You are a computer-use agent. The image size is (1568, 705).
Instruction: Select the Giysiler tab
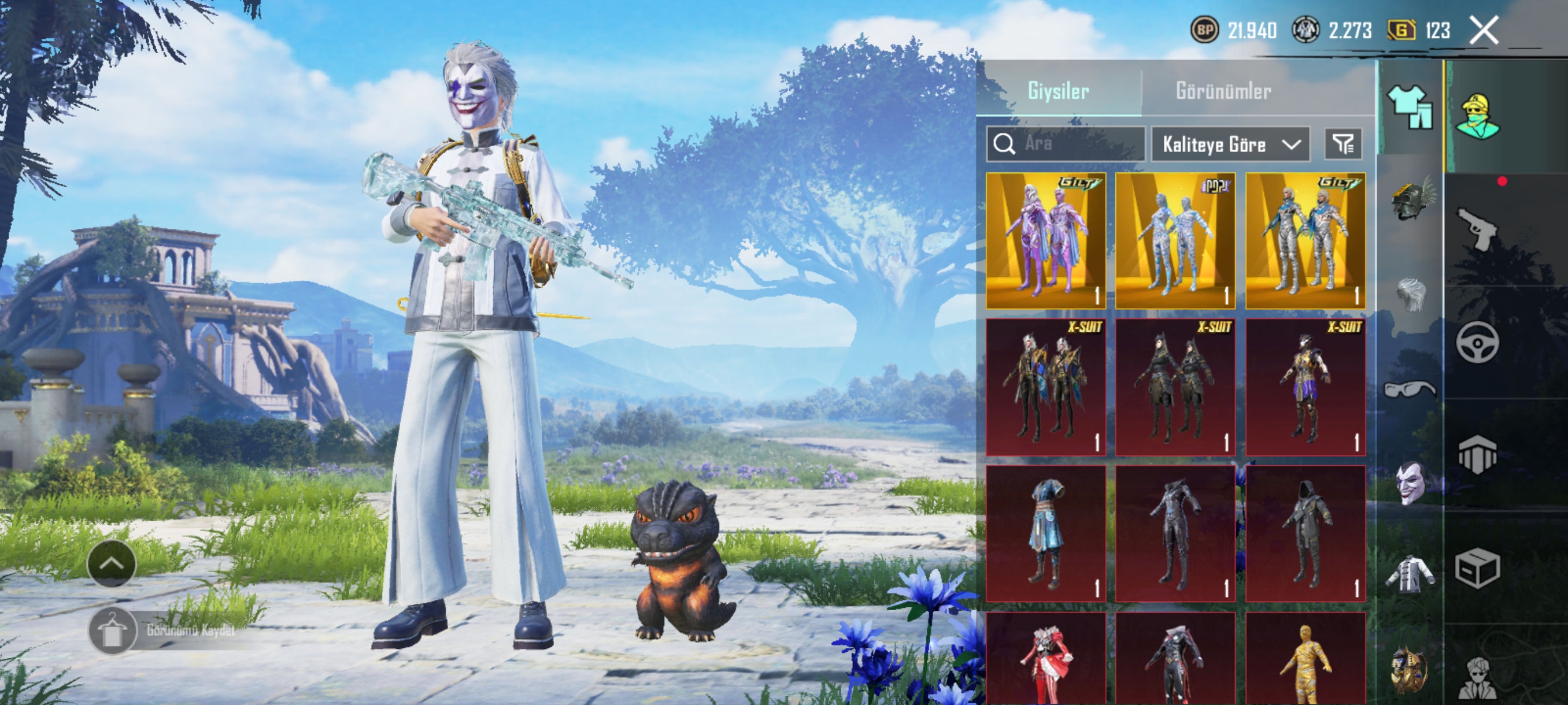1058,91
